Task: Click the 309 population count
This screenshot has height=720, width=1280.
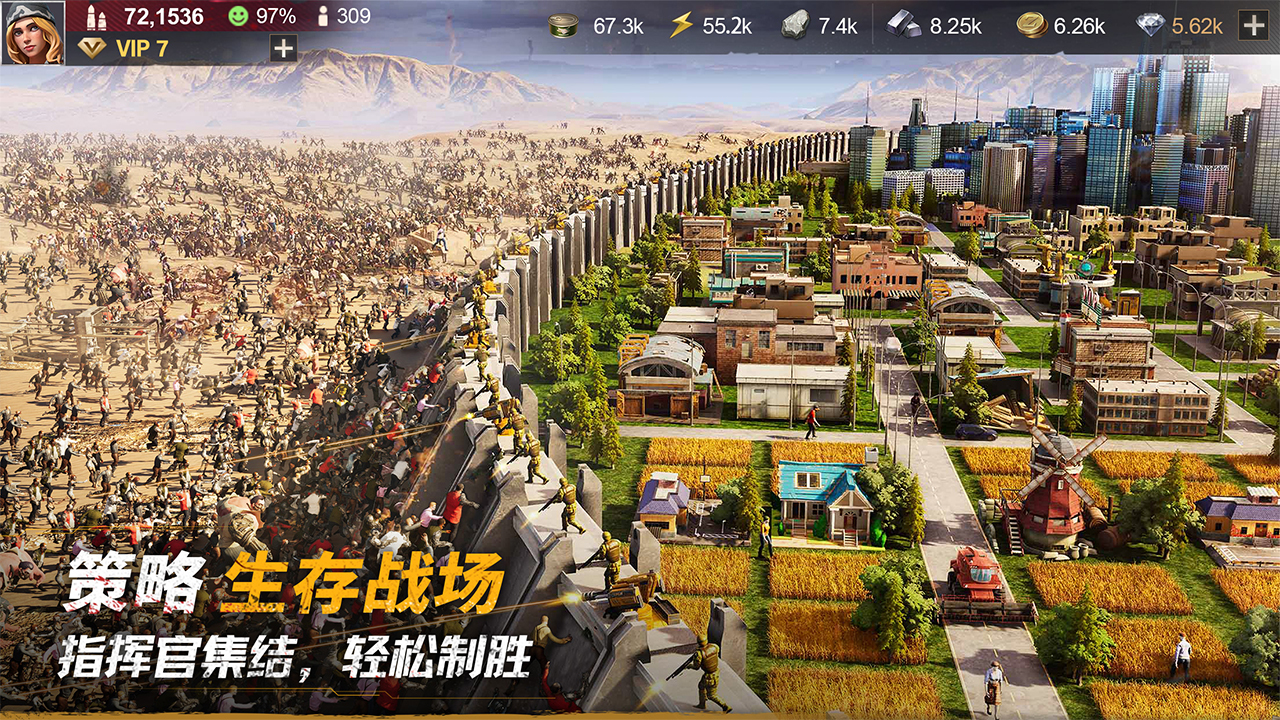Action: (352, 15)
